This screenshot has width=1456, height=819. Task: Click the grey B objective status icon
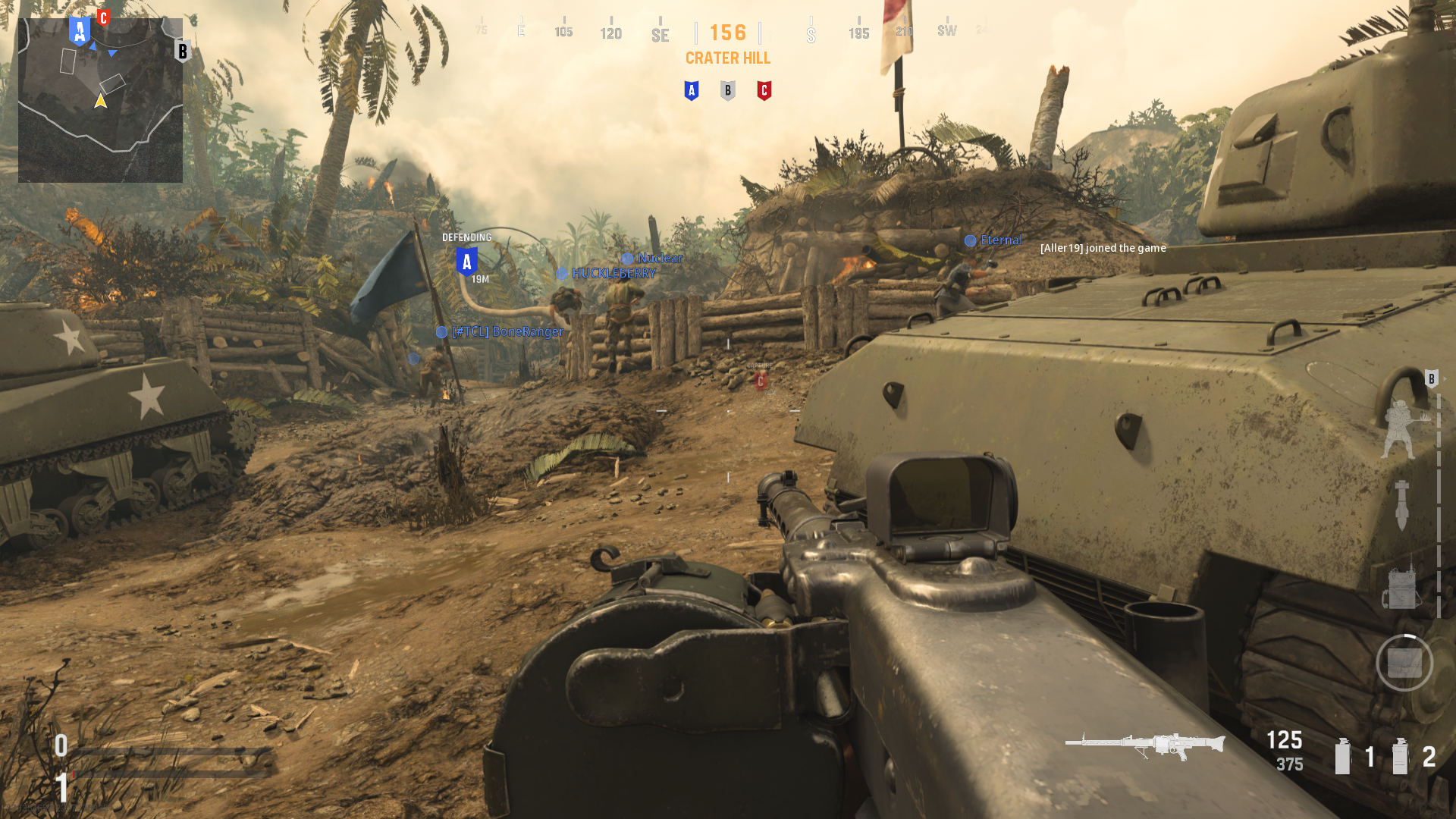coord(727,91)
